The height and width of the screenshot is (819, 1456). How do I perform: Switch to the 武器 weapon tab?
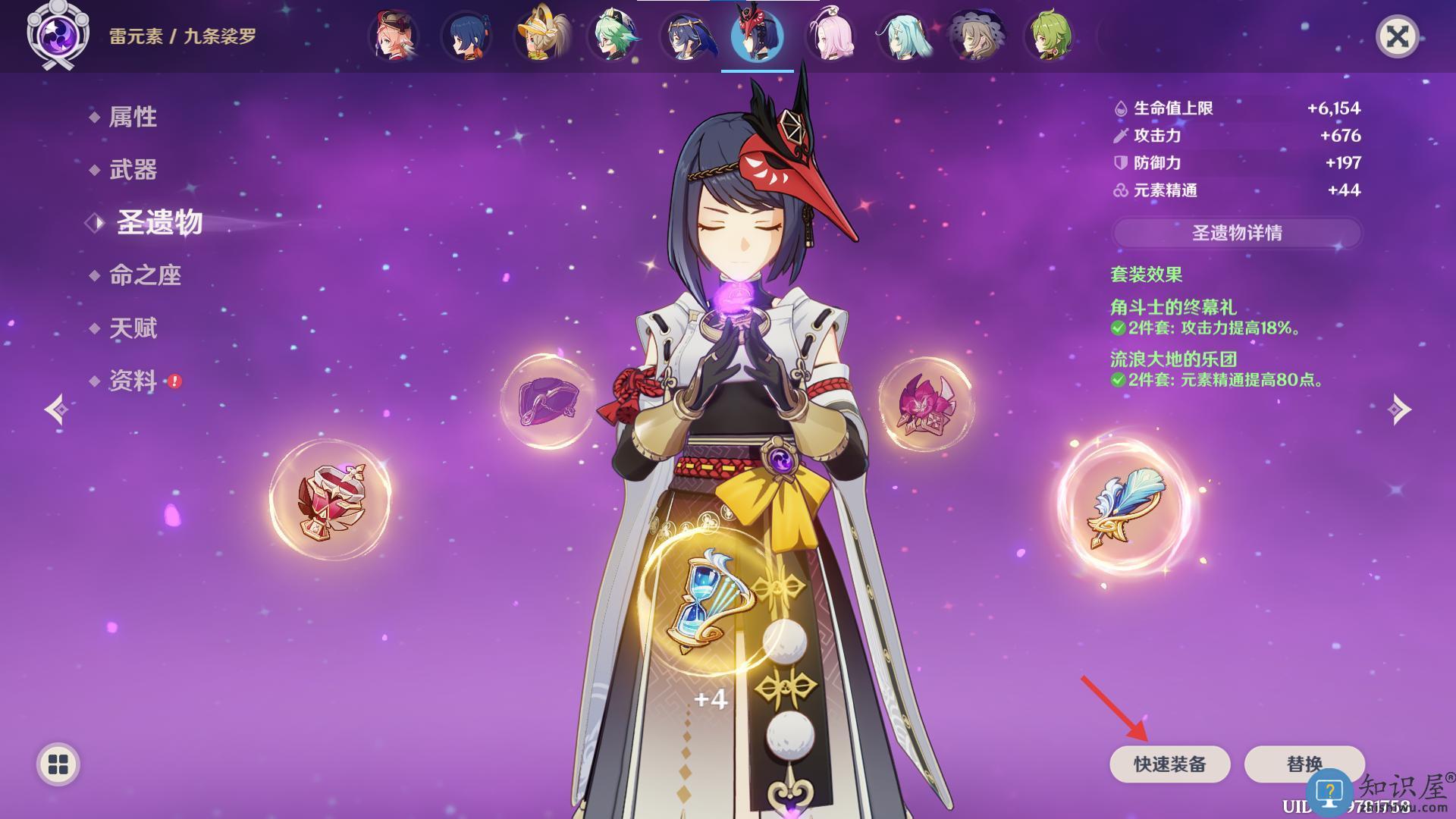[x=133, y=170]
